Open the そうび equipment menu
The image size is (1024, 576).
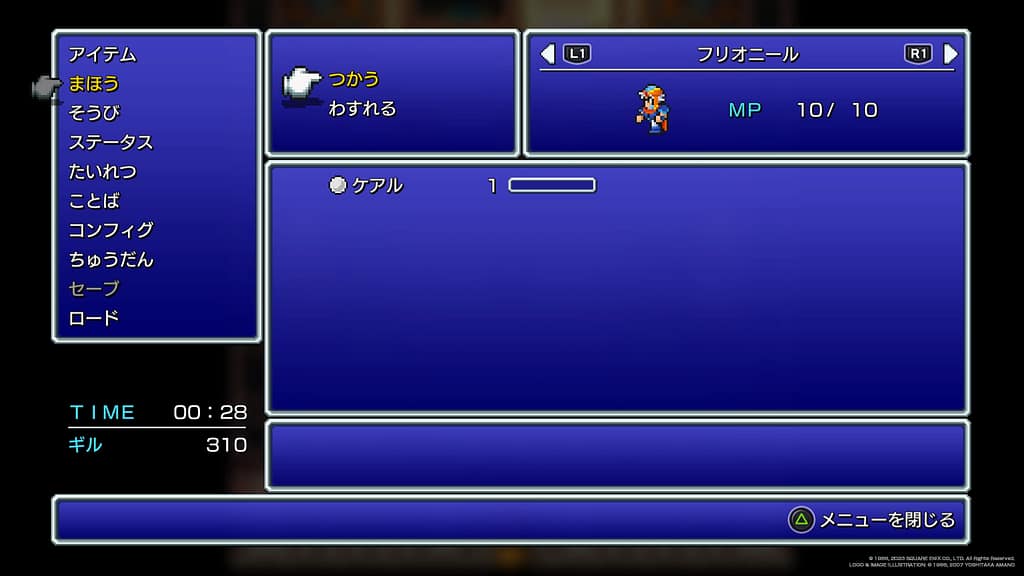click(94, 112)
